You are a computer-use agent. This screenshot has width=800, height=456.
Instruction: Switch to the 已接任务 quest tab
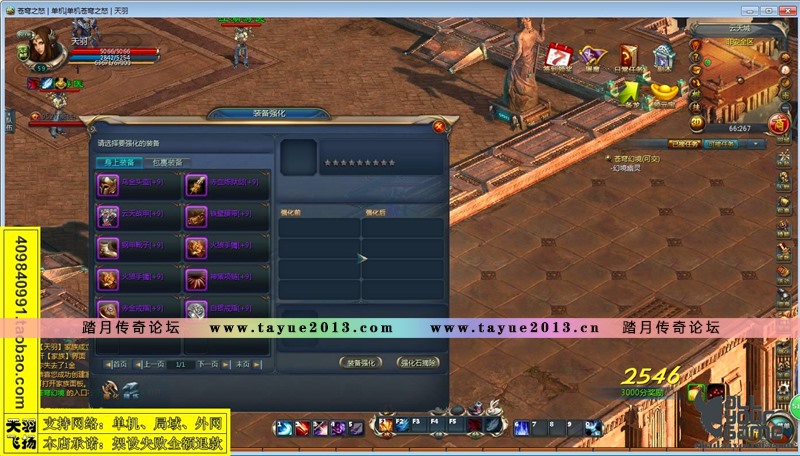685,144
